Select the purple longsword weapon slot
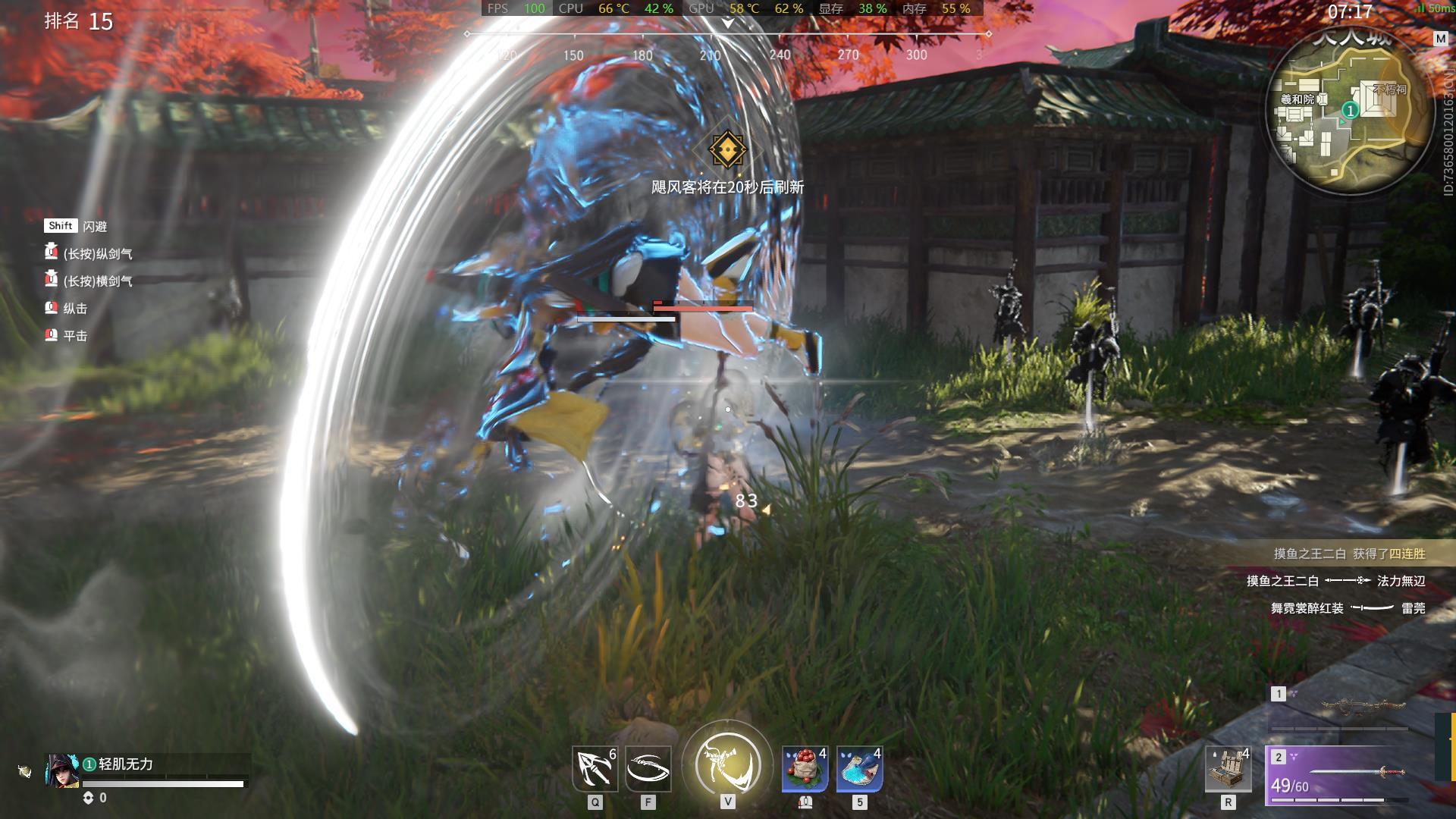The width and height of the screenshot is (1456, 819). tap(1340, 775)
